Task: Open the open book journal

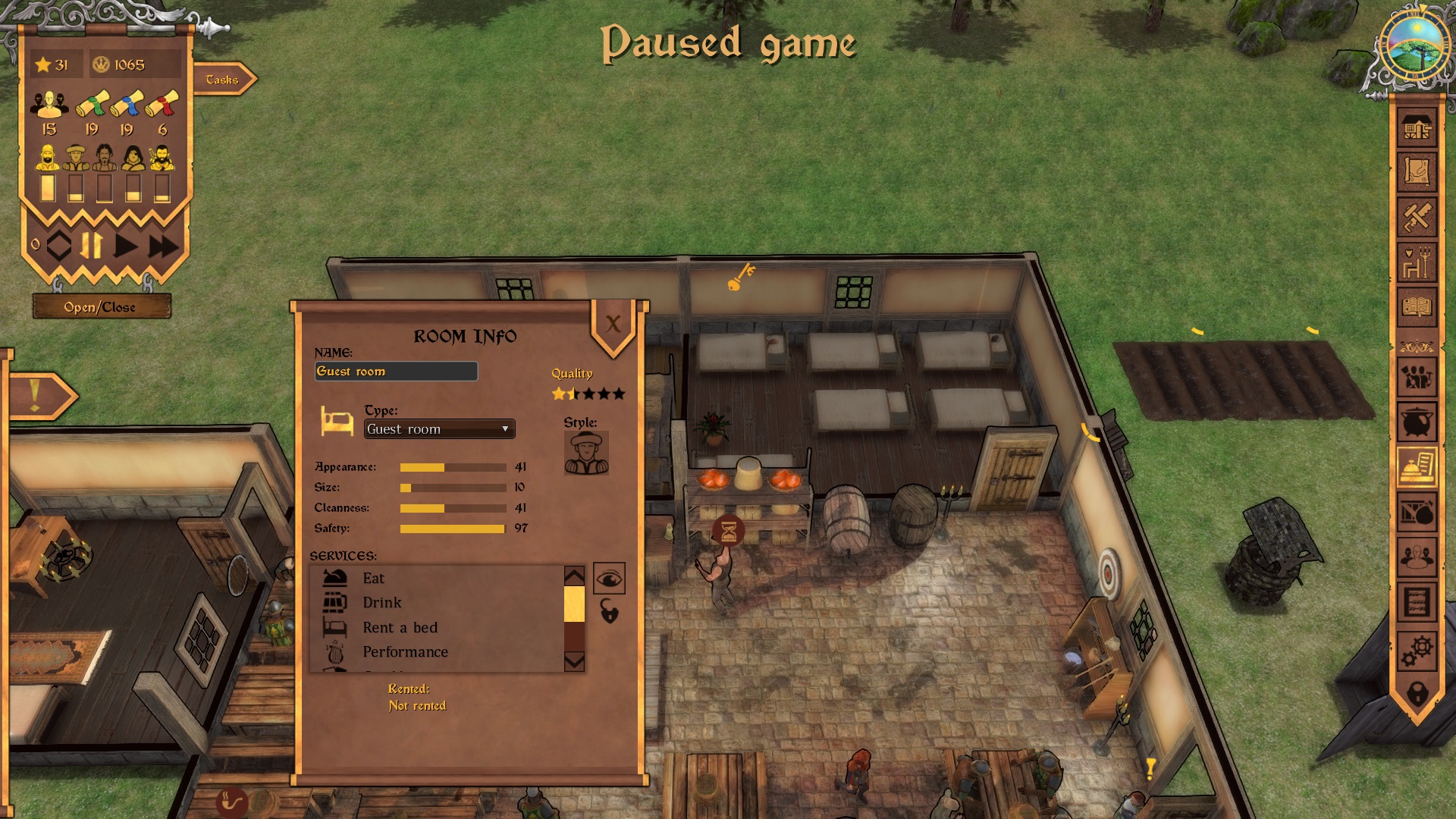Action: [1417, 307]
